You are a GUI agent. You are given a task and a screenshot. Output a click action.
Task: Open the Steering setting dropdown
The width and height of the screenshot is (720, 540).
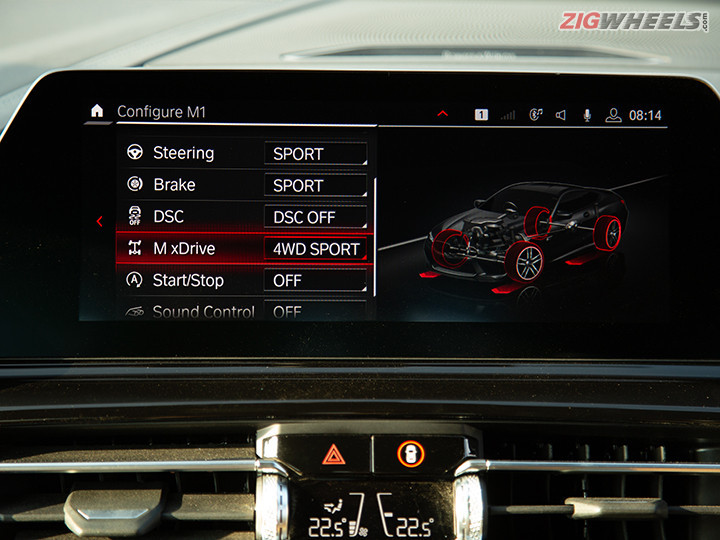tap(315, 154)
